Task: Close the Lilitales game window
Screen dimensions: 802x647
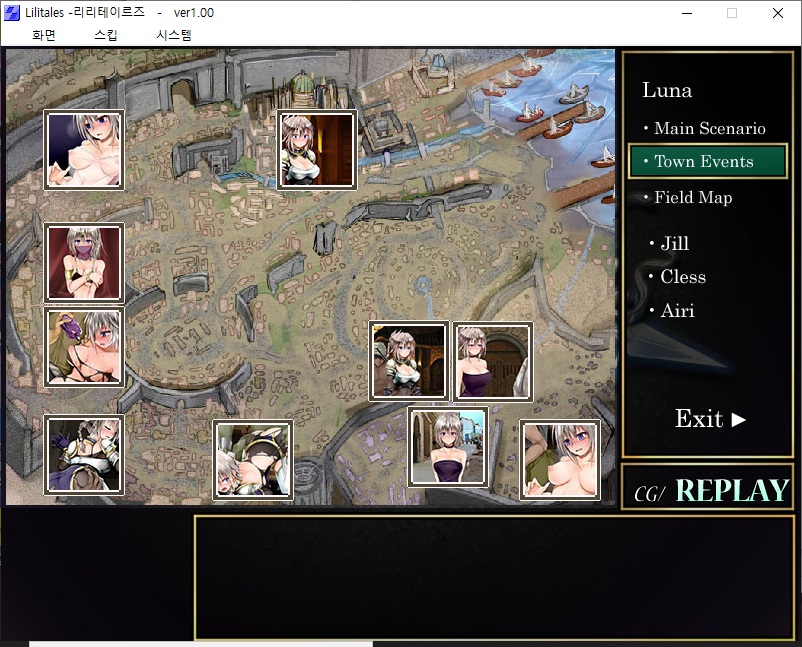Action: click(778, 13)
